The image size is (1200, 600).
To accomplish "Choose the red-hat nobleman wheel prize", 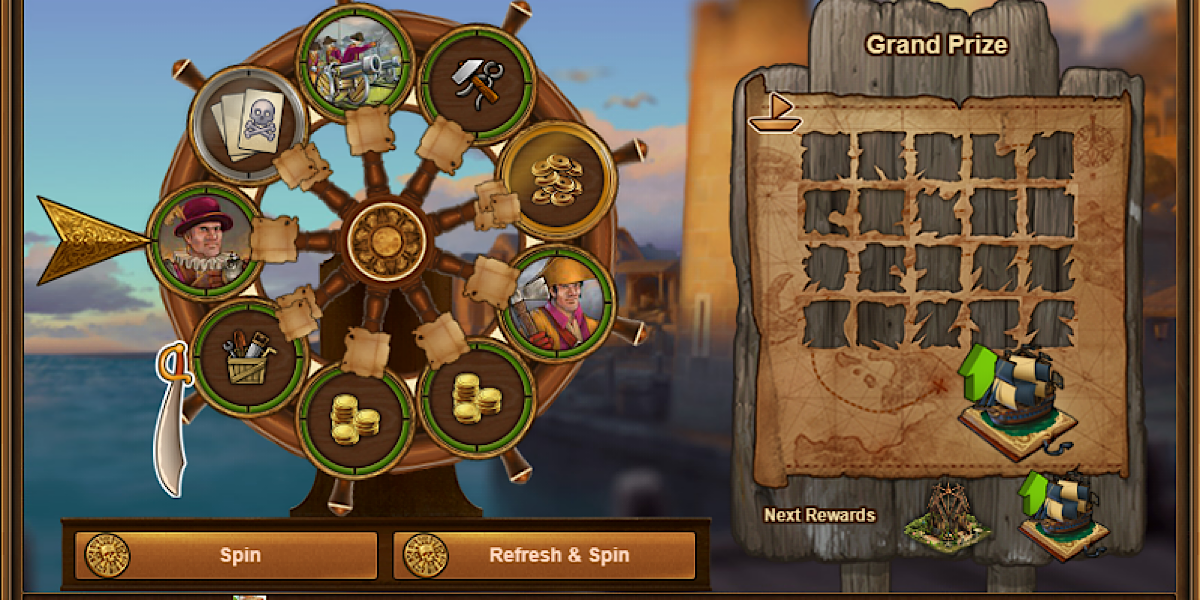I will (204, 240).
